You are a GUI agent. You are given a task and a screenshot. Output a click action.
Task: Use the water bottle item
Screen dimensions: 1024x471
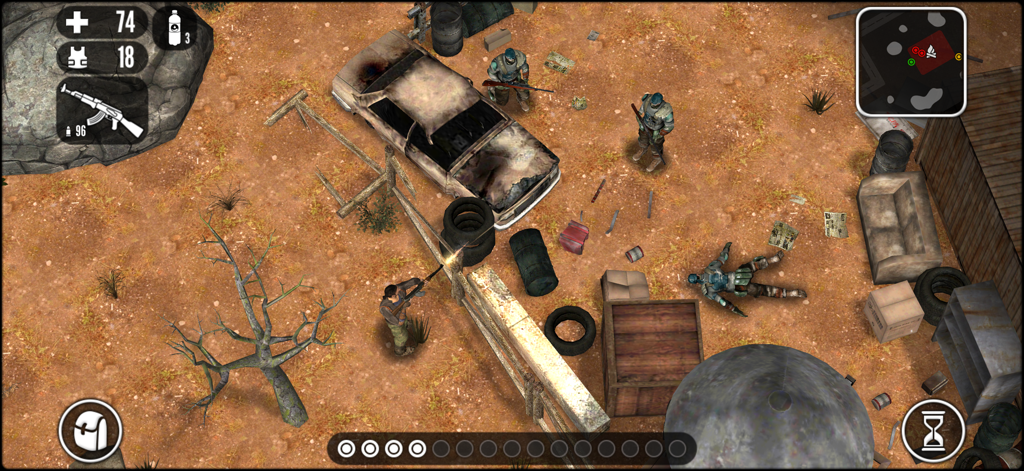175,28
